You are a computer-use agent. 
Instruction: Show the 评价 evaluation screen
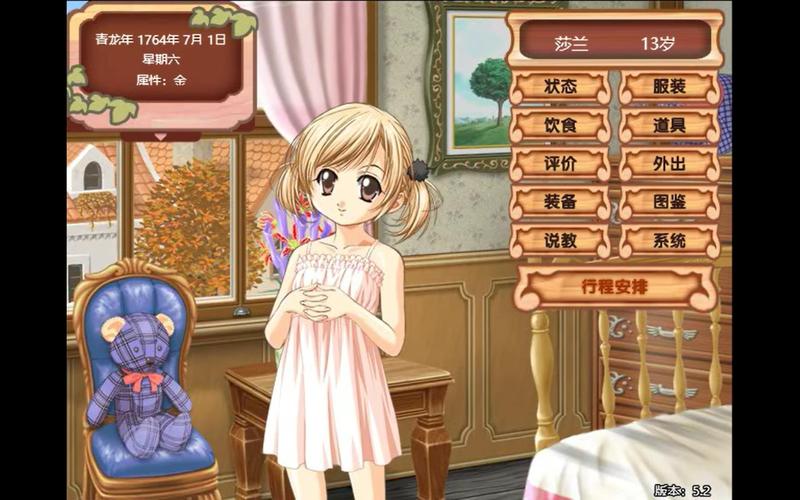[x=560, y=164]
